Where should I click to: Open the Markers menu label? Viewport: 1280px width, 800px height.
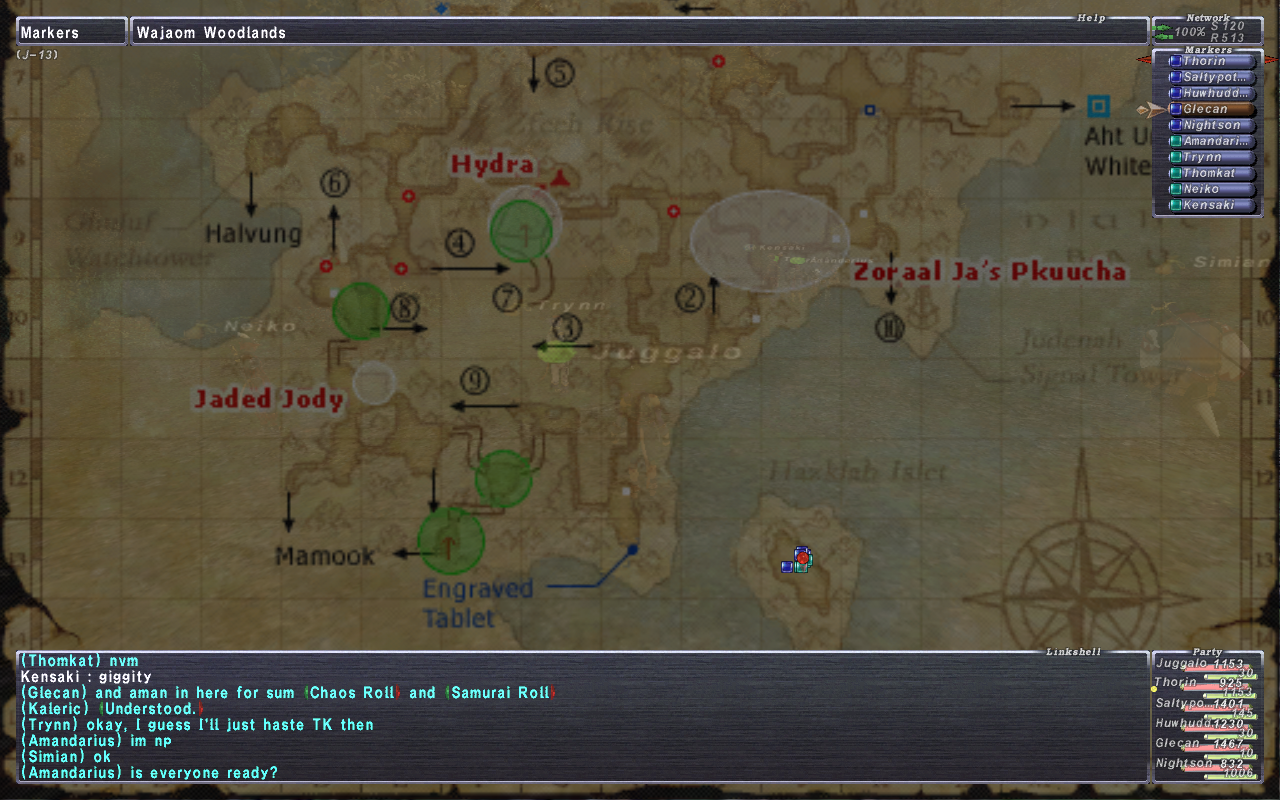point(71,32)
